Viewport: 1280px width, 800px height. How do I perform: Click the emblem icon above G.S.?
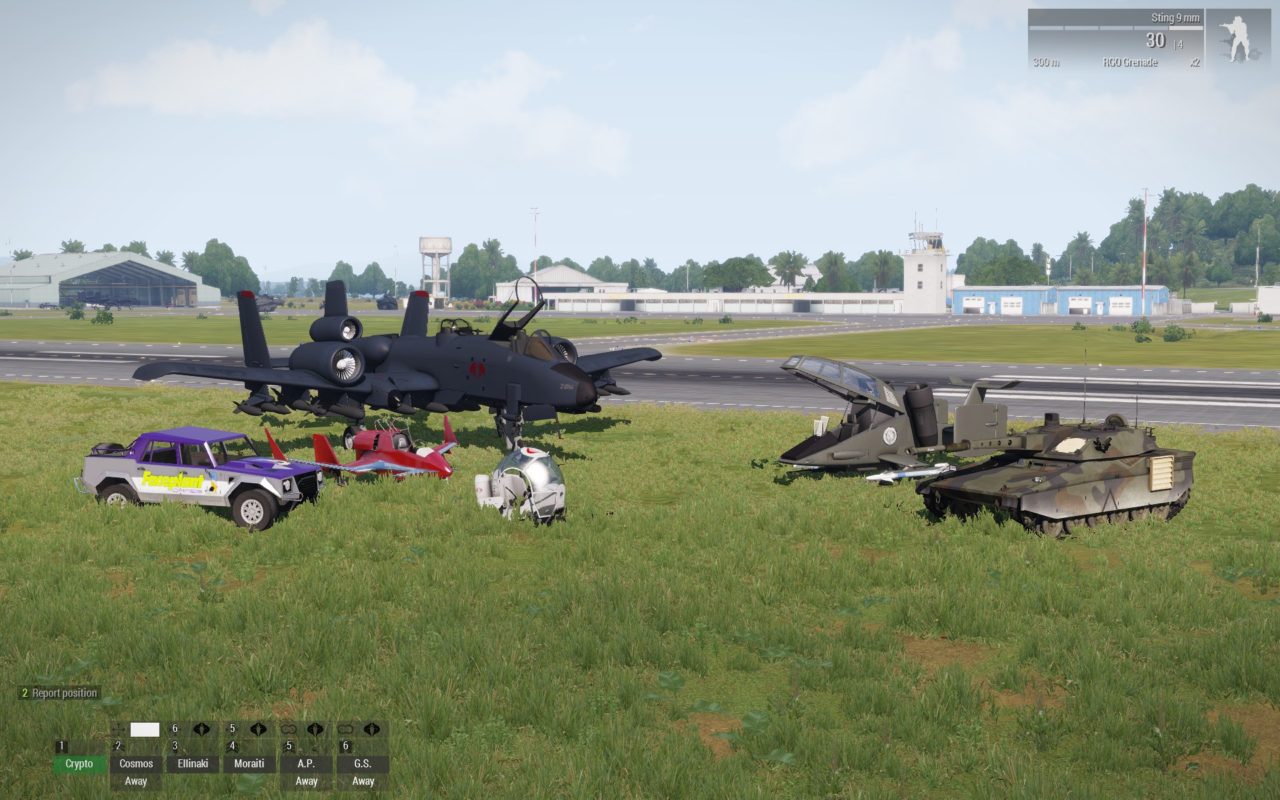pyautogui.click(x=371, y=728)
